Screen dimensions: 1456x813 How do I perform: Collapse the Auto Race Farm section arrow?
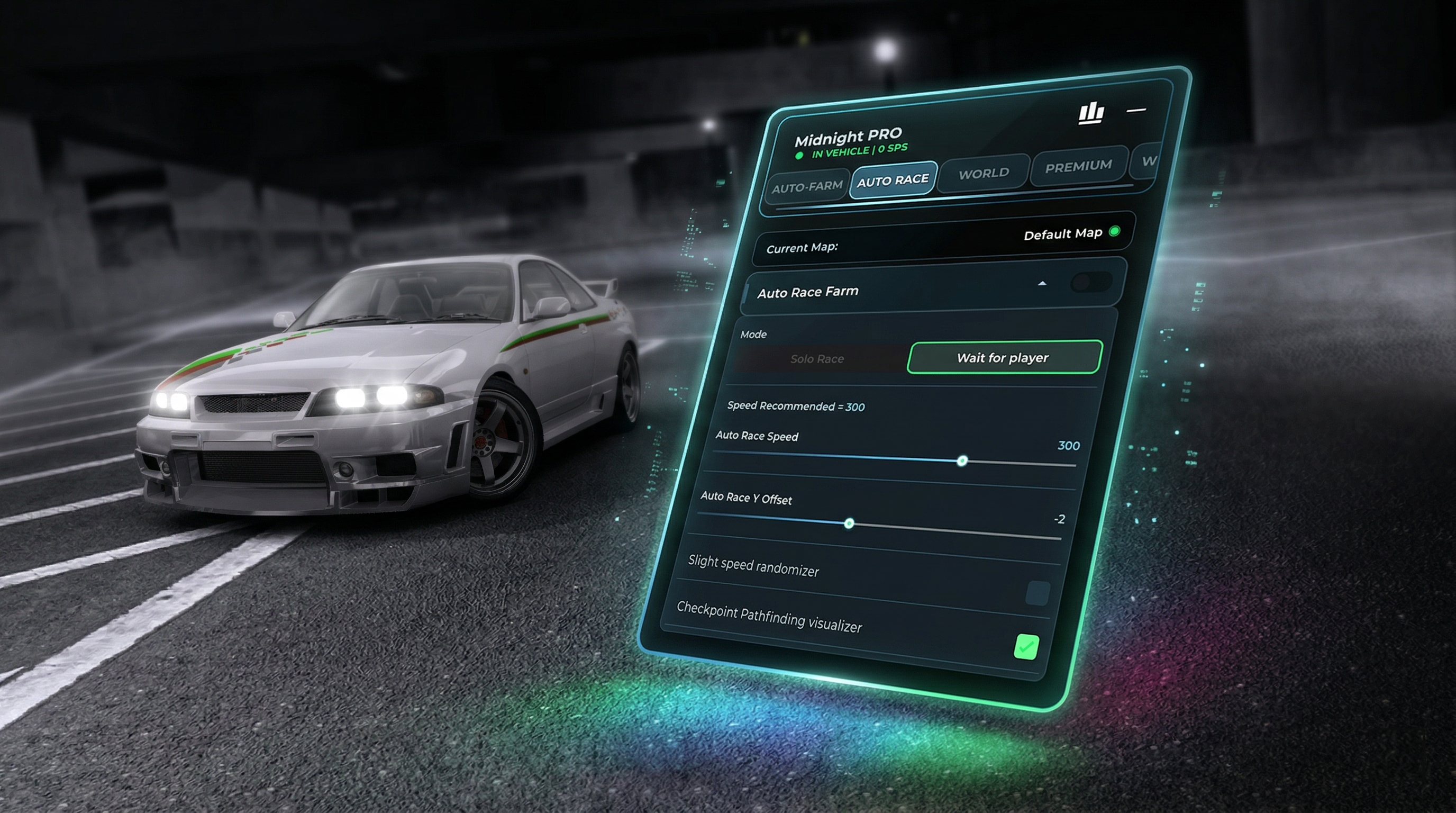point(1042,284)
